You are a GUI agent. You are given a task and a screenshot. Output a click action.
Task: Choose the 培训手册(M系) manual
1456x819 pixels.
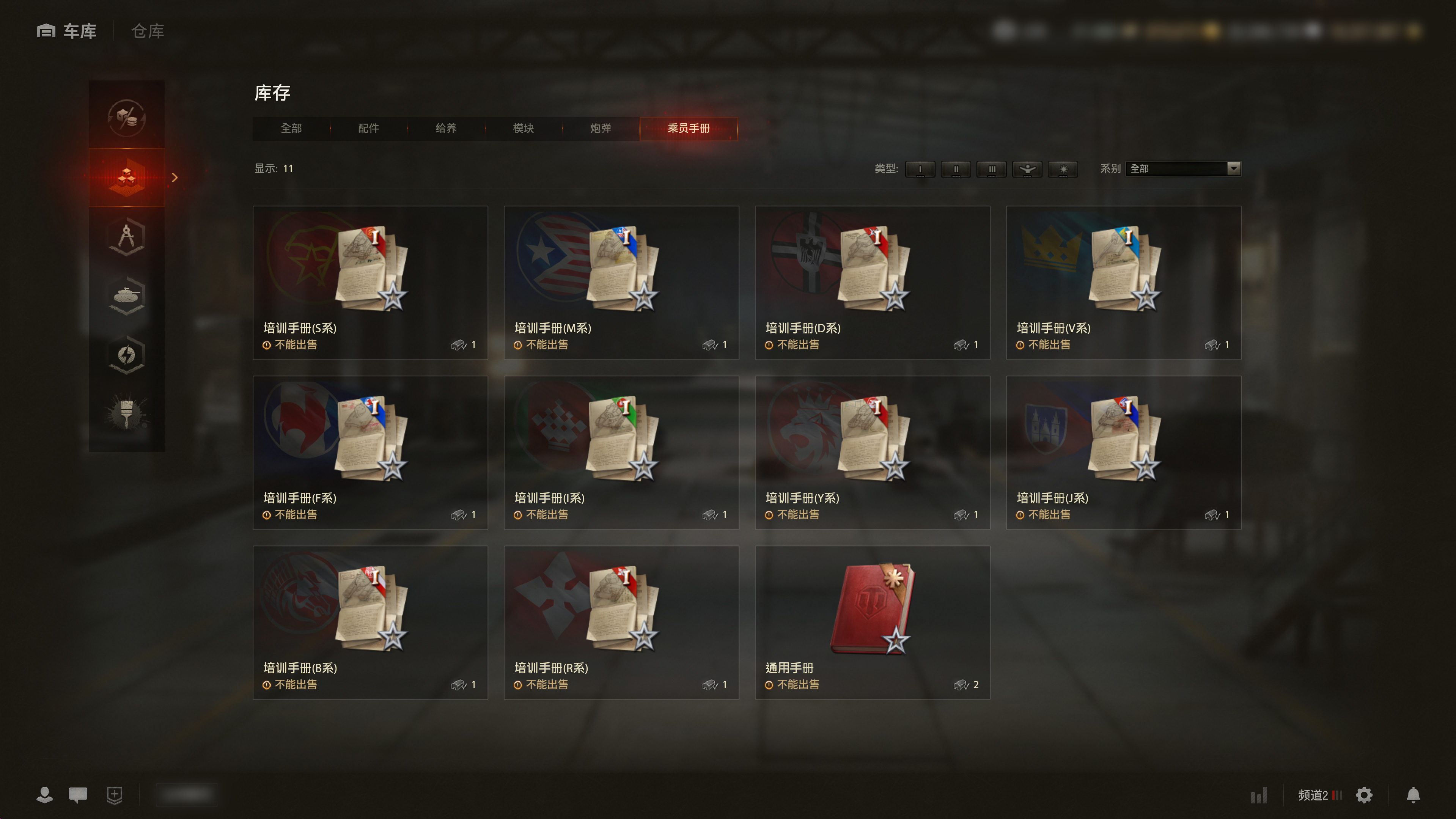(x=621, y=282)
